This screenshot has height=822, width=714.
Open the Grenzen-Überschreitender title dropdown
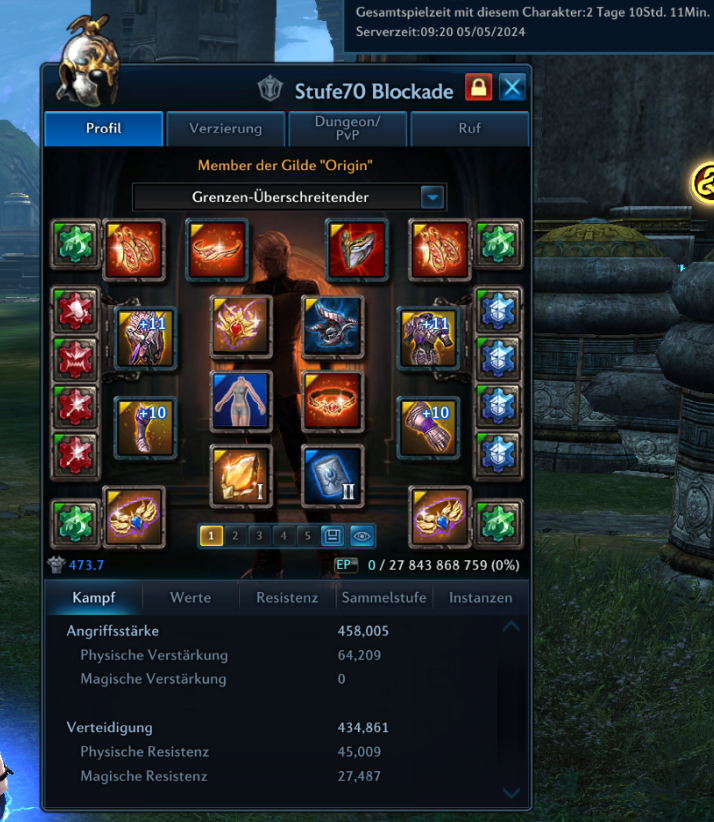point(432,197)
